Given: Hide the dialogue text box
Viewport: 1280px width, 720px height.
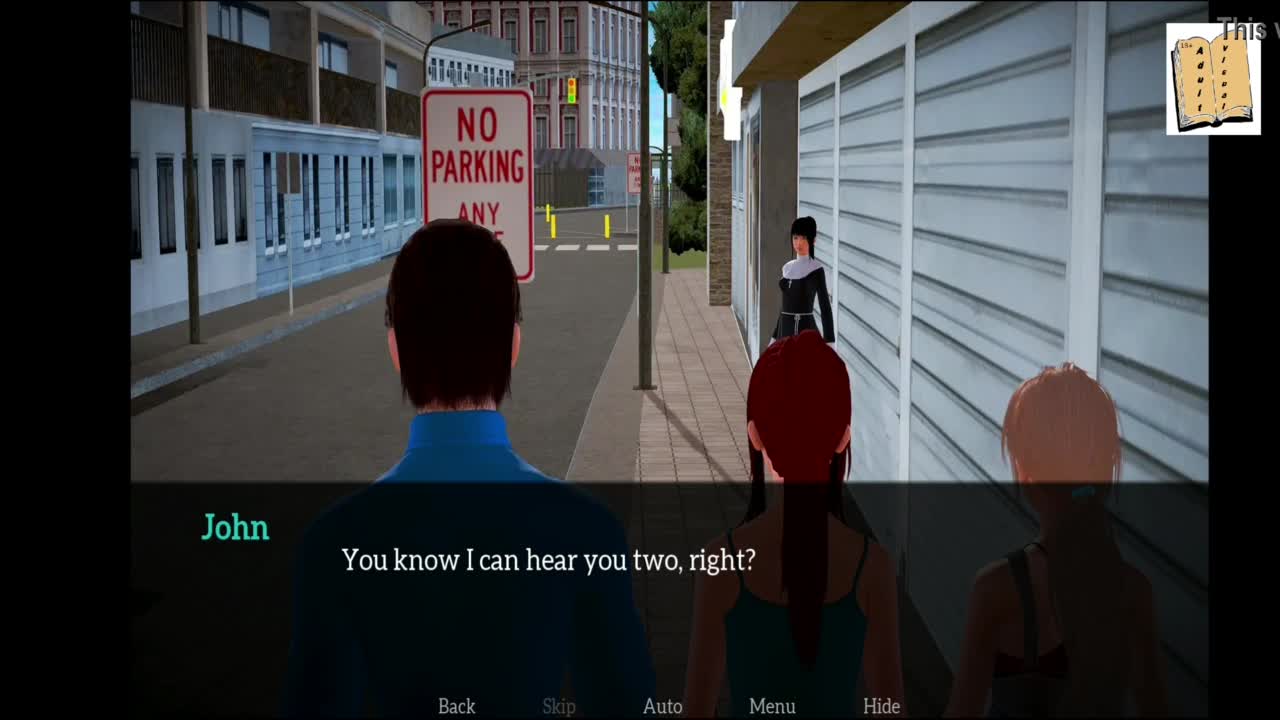Looking at the screenshot, I should pyautogui.click(x=881, y=706).
